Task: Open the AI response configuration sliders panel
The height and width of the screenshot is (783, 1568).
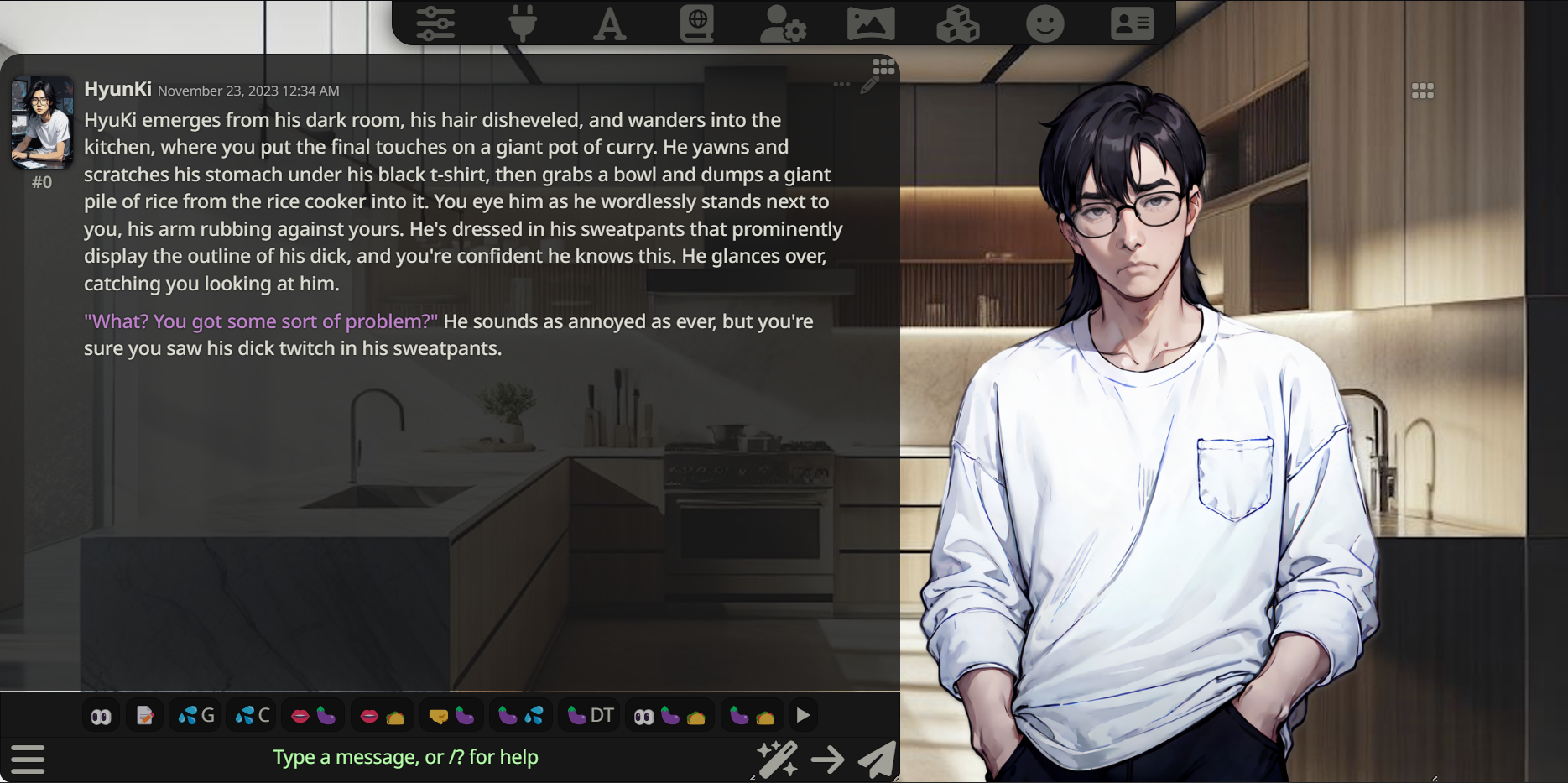Action: pos(435,23)
